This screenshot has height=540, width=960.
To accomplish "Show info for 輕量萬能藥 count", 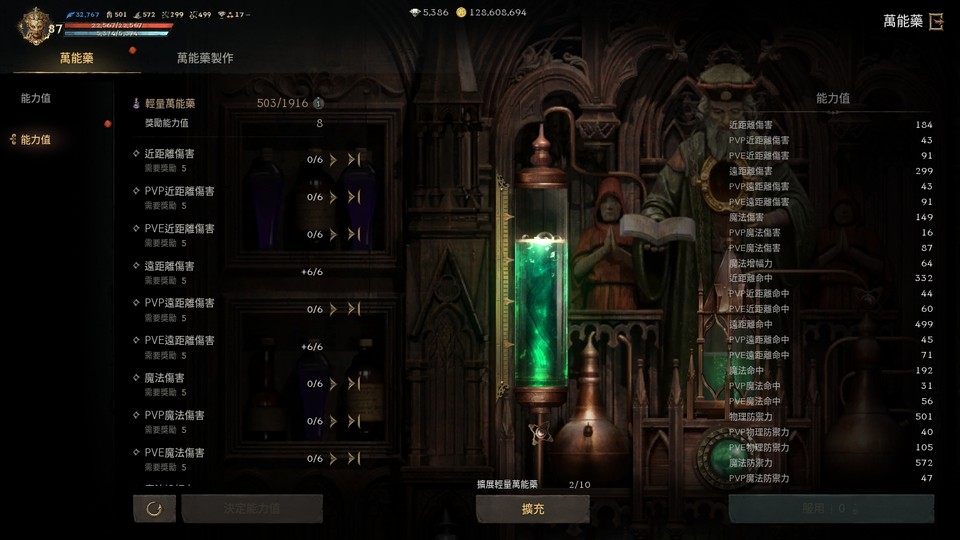I will [318, 103].
